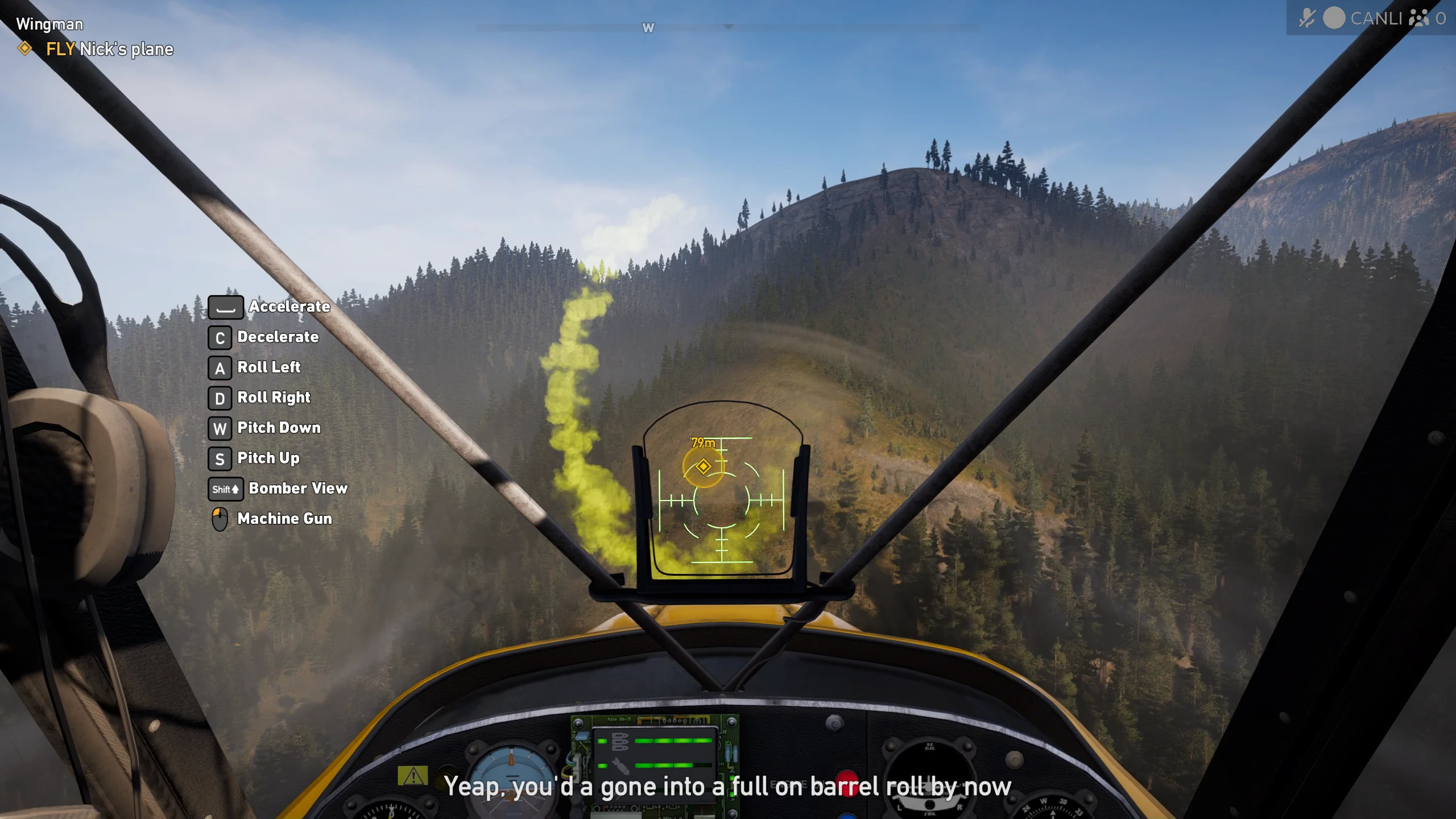Viewport: 1456px width, 819px height.
Task: Select the FLY Nick's plane objective
Action: click(109, 49)
